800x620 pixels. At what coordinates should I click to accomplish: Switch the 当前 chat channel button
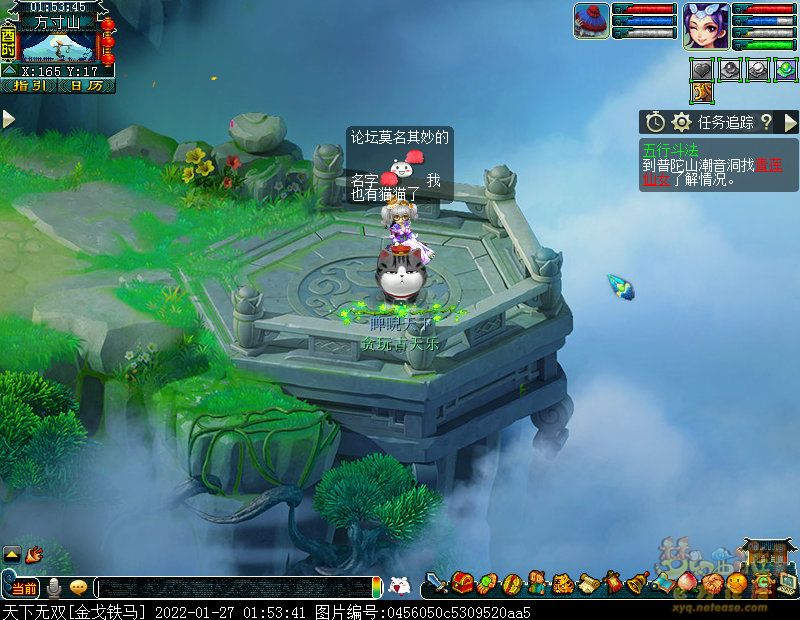tap(26, 588)
